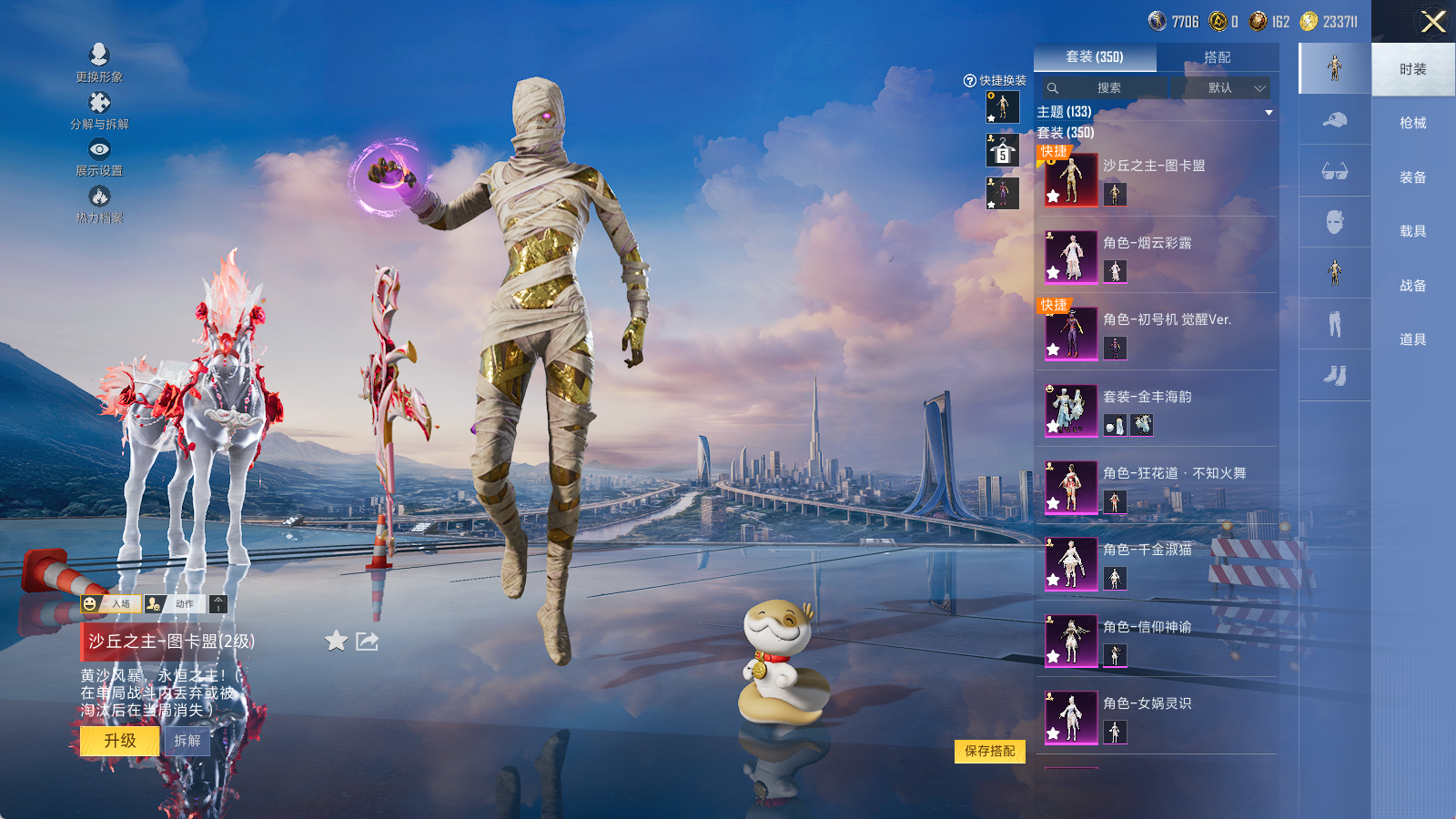This screenshot has height=819, width=1456.
Task: Open the 枪械 firearms category
Action: pos(1412,123)
